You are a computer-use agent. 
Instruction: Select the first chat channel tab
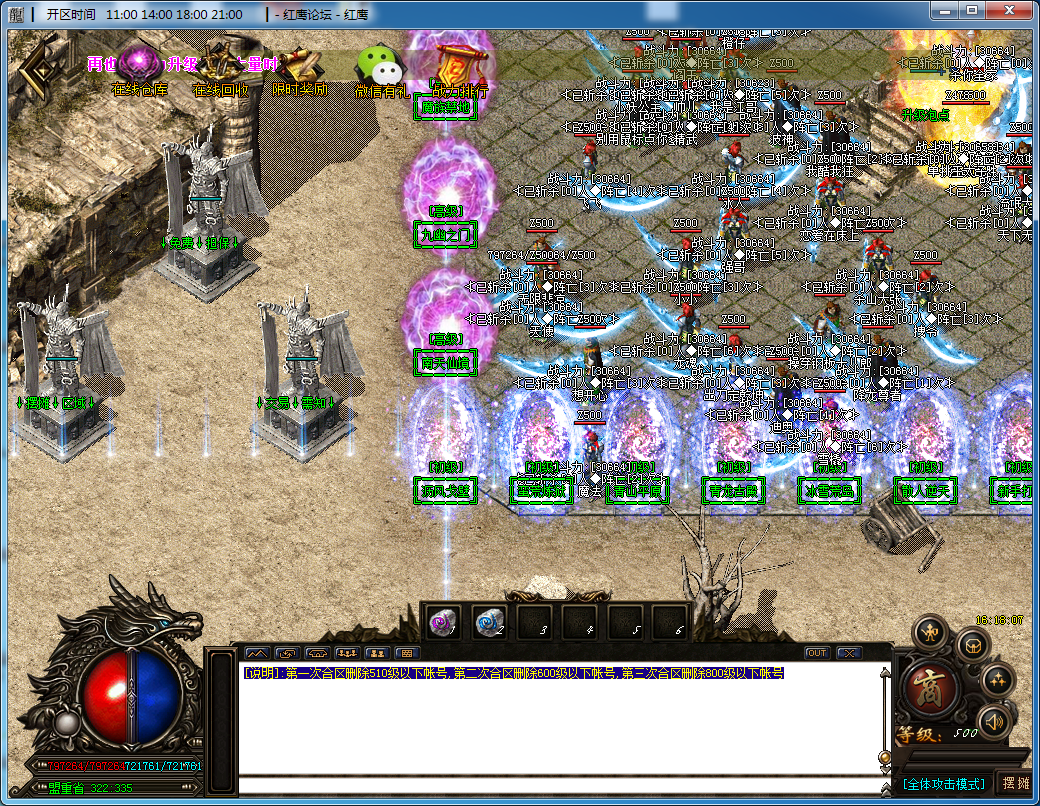pyautogui.click(x=257, y=653)
